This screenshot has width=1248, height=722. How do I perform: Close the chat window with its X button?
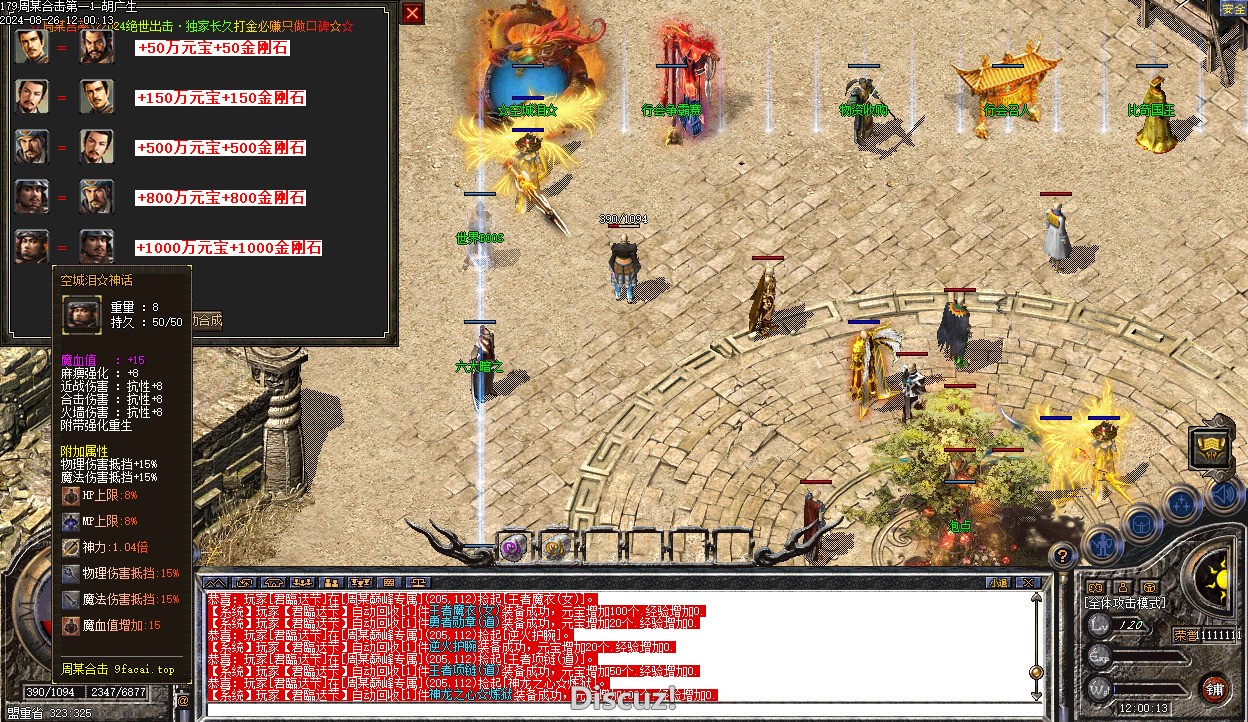click(1026, 582)
